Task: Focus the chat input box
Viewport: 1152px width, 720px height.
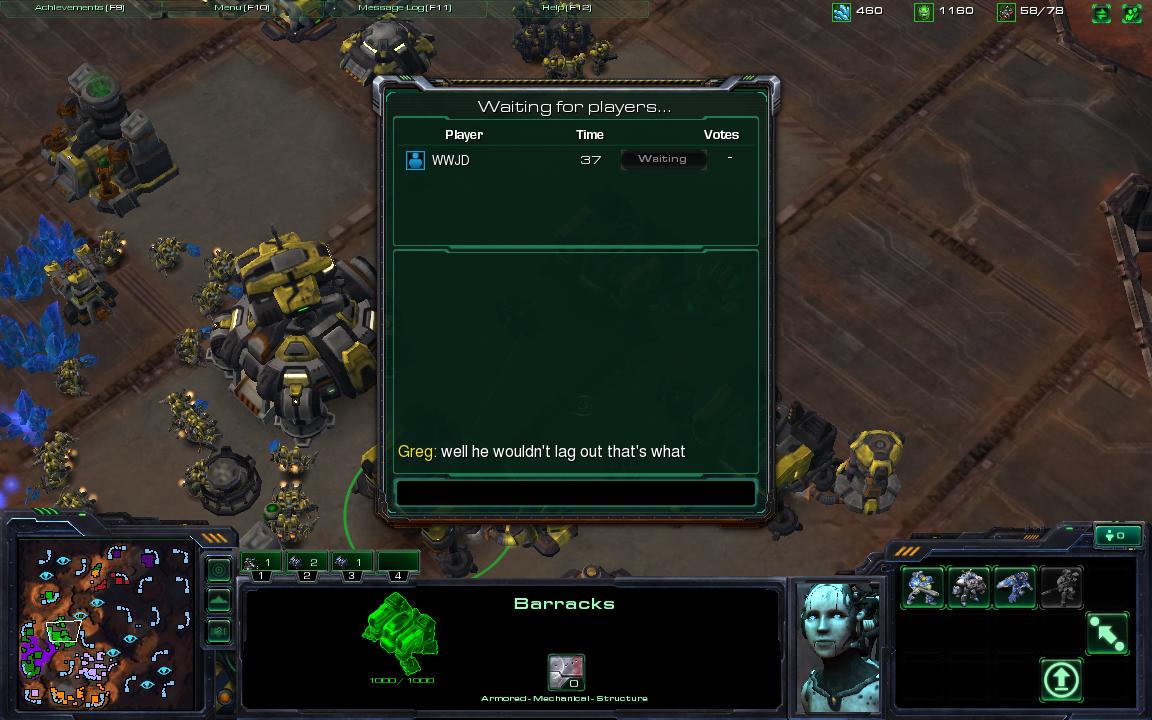Action: [575, 493]
